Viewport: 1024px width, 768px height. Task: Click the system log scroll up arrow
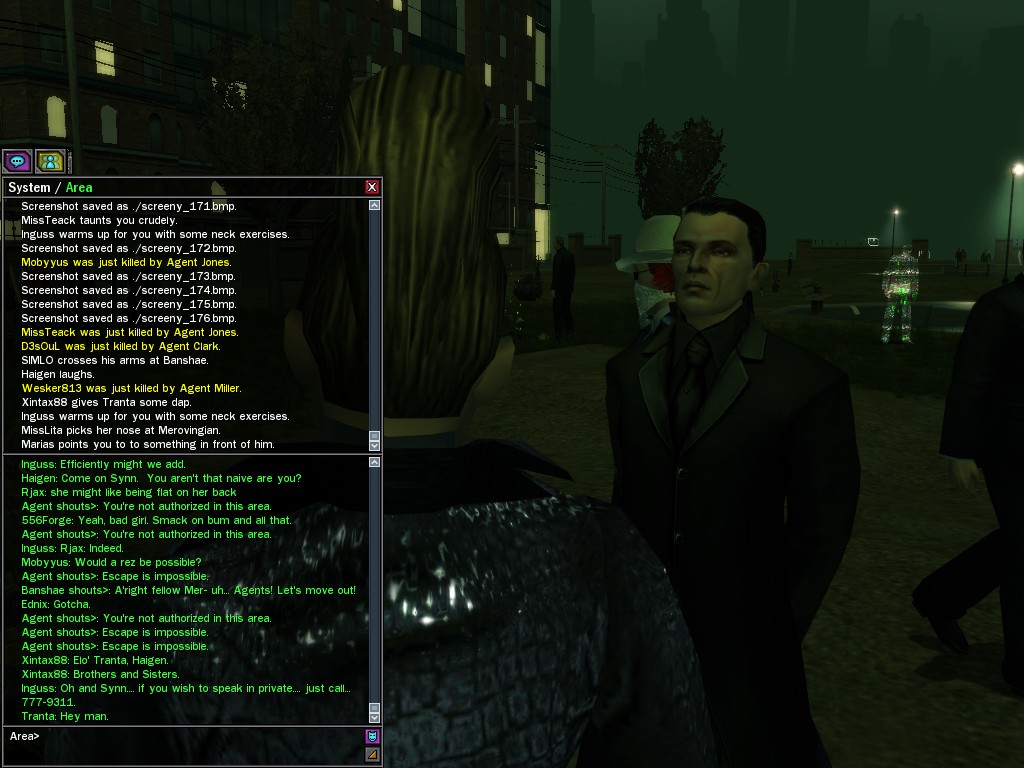[x=375, y=205]
